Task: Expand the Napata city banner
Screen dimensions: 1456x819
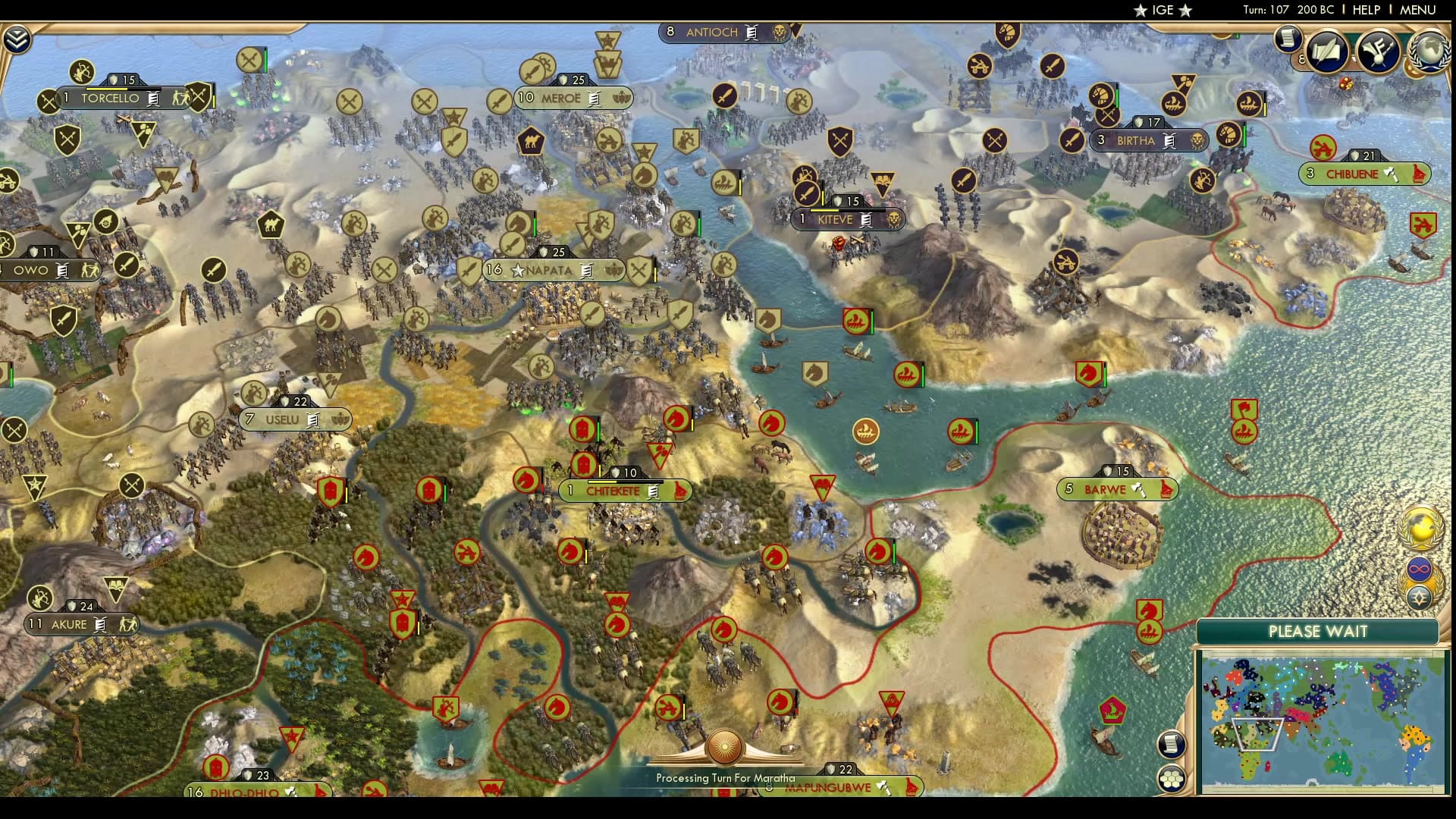Action: coord(554,270)
